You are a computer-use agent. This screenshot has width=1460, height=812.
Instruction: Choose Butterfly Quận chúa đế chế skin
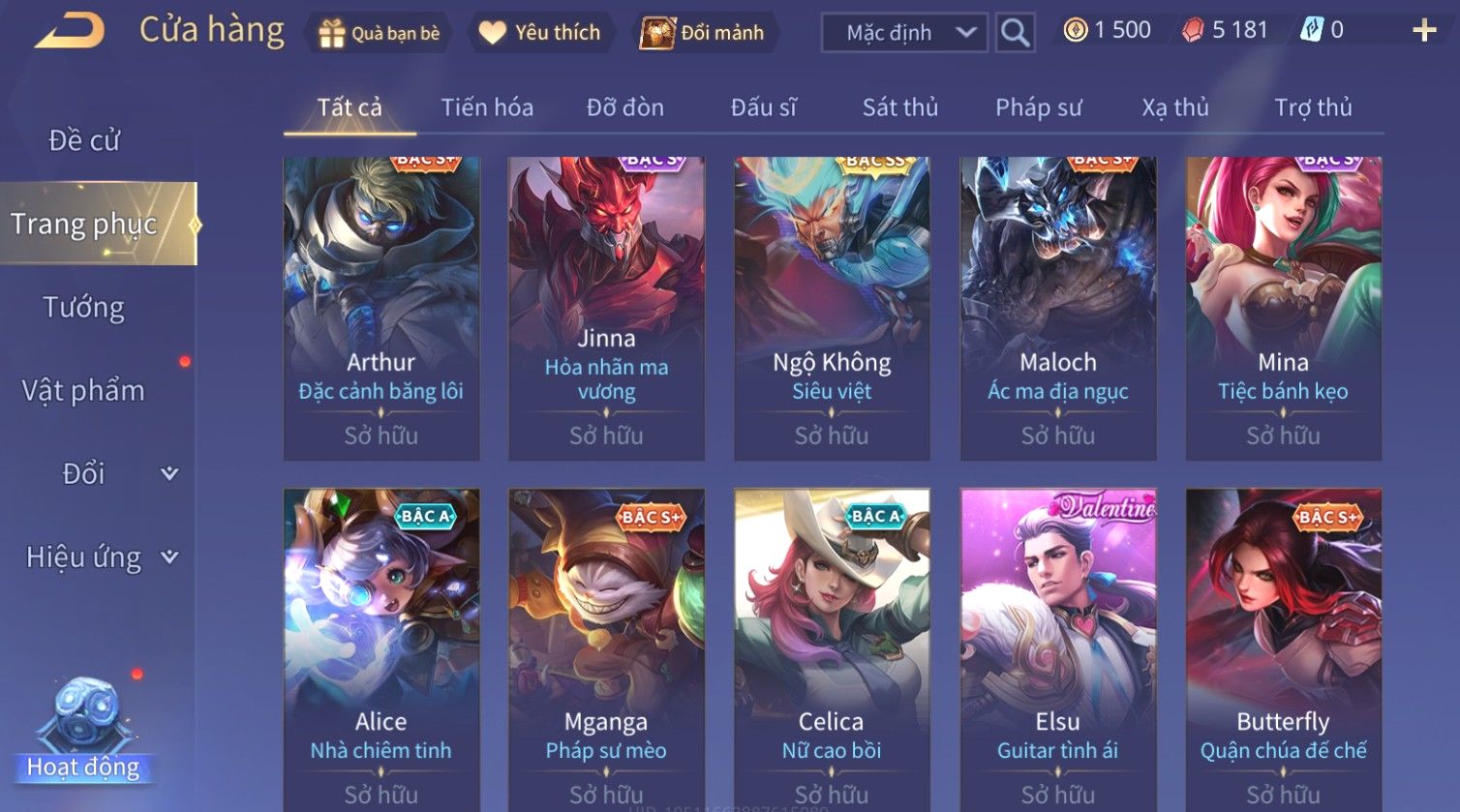[1283, 648]
